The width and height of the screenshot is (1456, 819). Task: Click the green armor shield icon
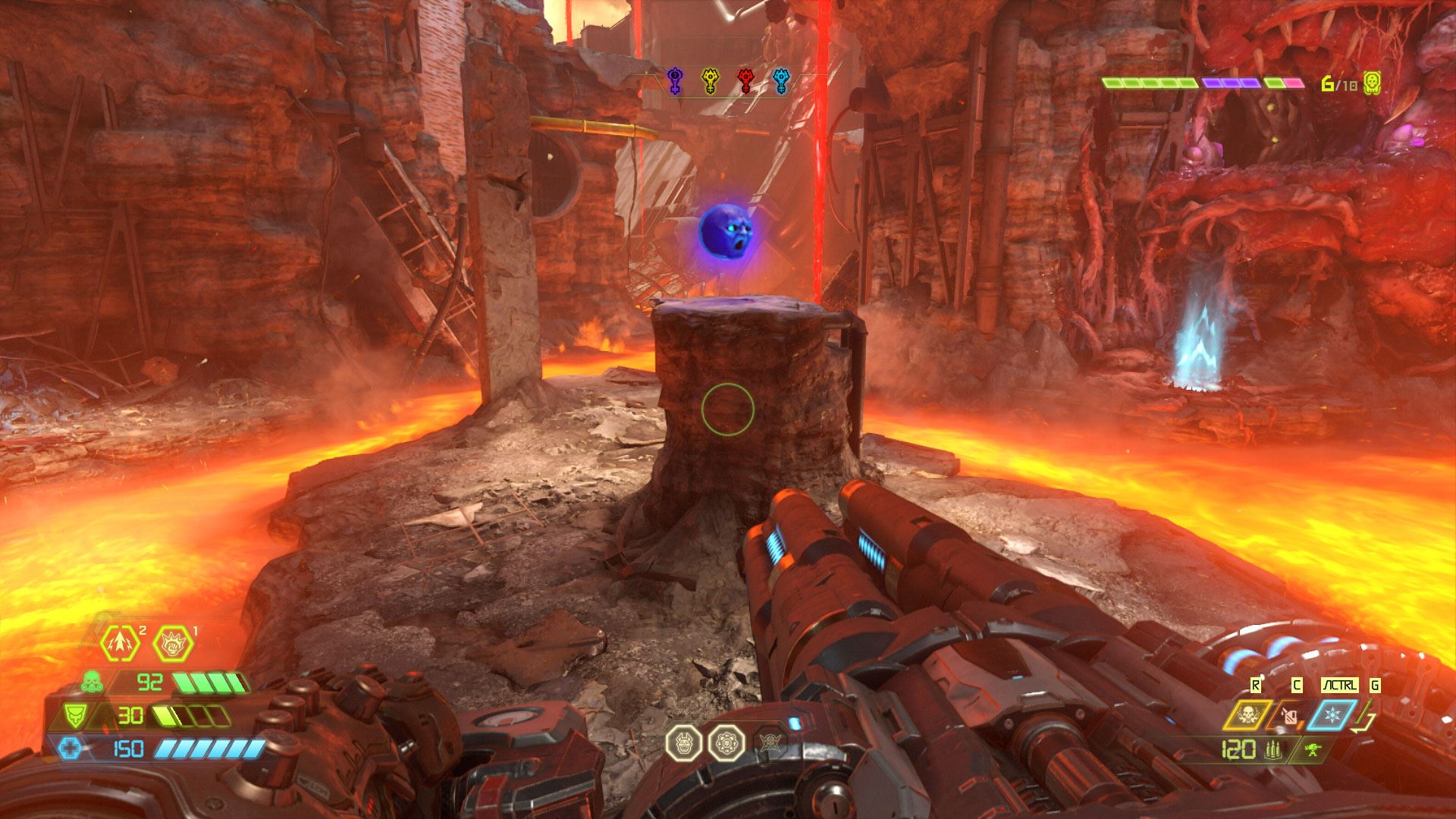click(74, 714)
